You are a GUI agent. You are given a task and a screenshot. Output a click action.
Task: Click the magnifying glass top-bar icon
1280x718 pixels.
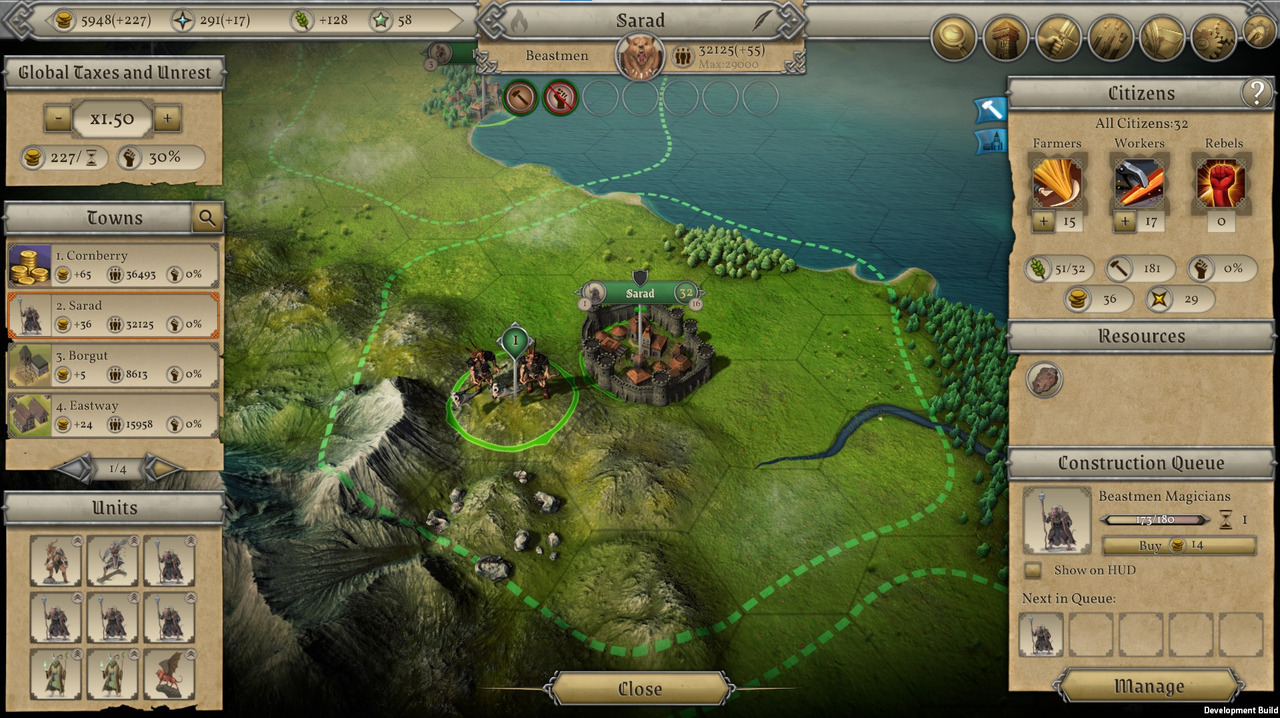point(954,38)
